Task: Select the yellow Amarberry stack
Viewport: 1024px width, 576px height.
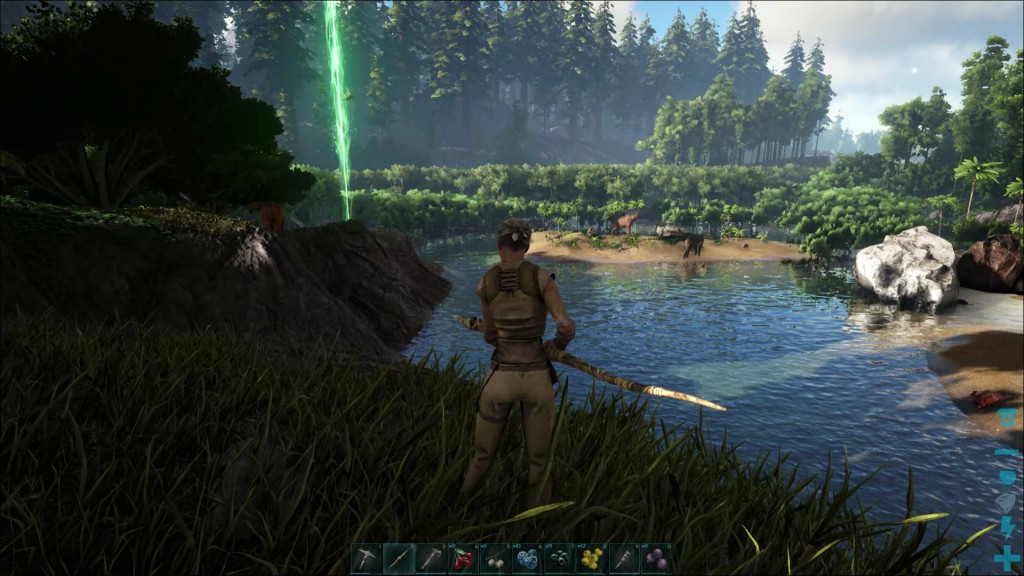Action: (x=591, y=559)
